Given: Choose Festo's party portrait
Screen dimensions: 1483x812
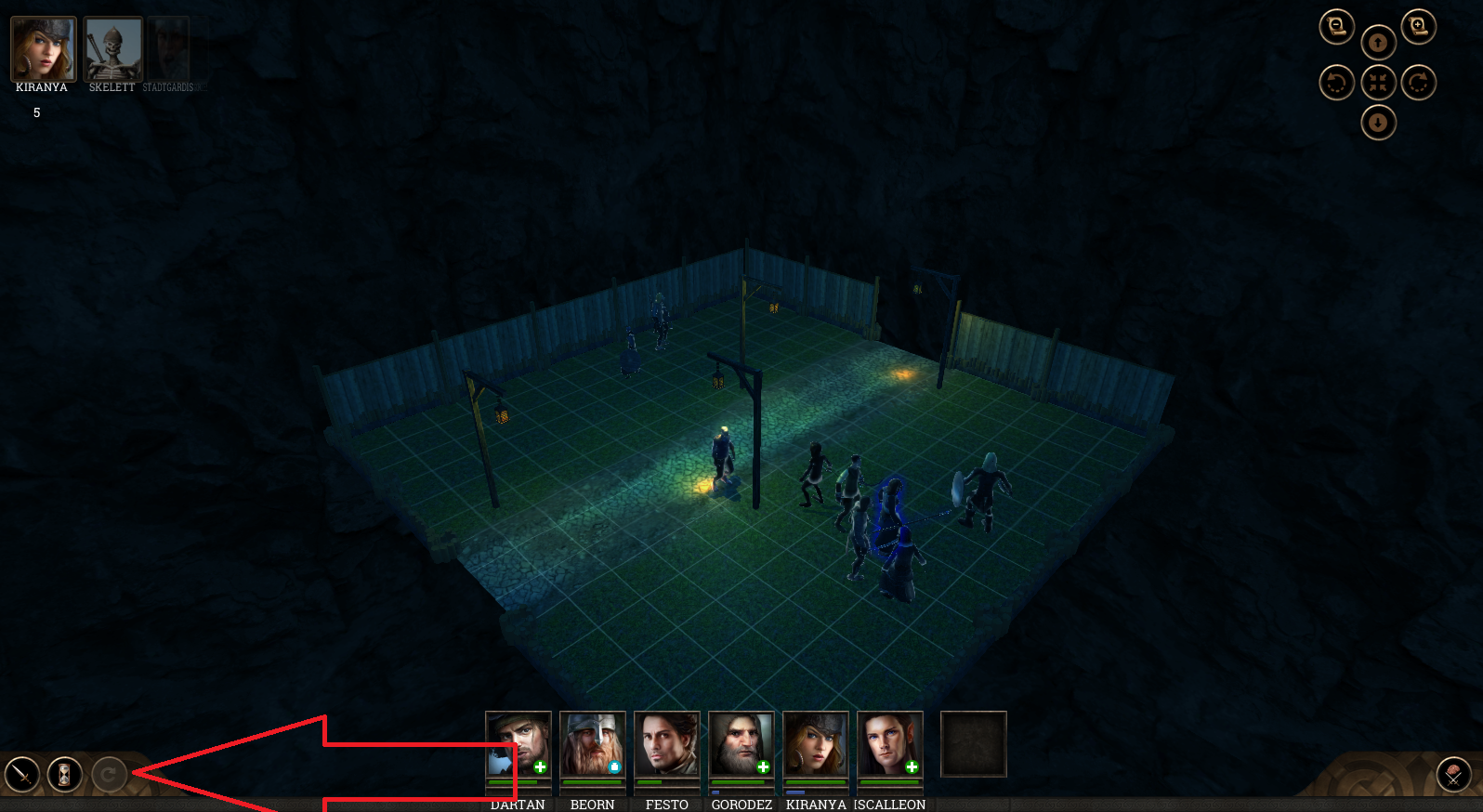Looking at the screenshot, I should point(667,744).
